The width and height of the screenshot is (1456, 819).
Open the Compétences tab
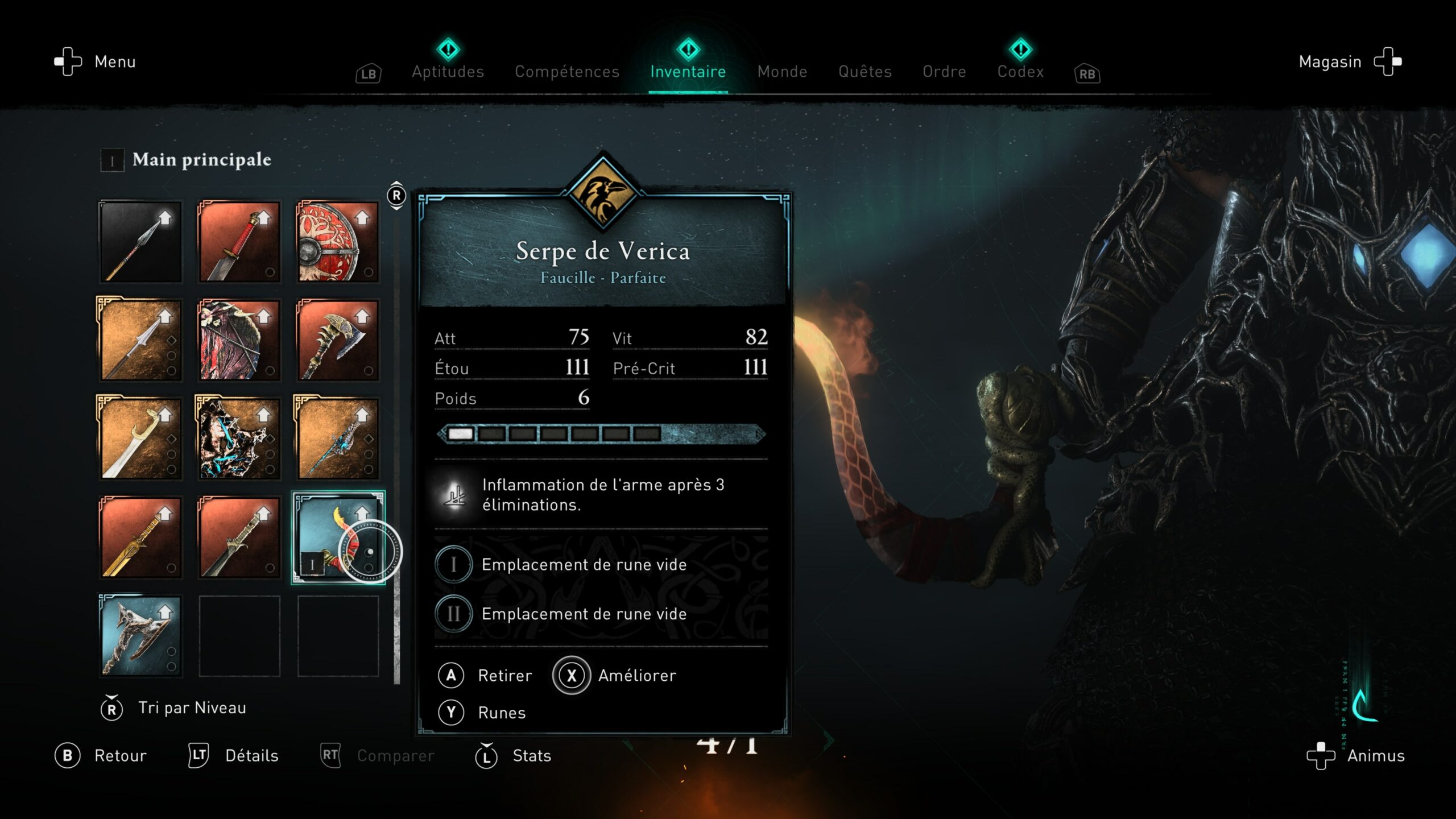(566, 72)
